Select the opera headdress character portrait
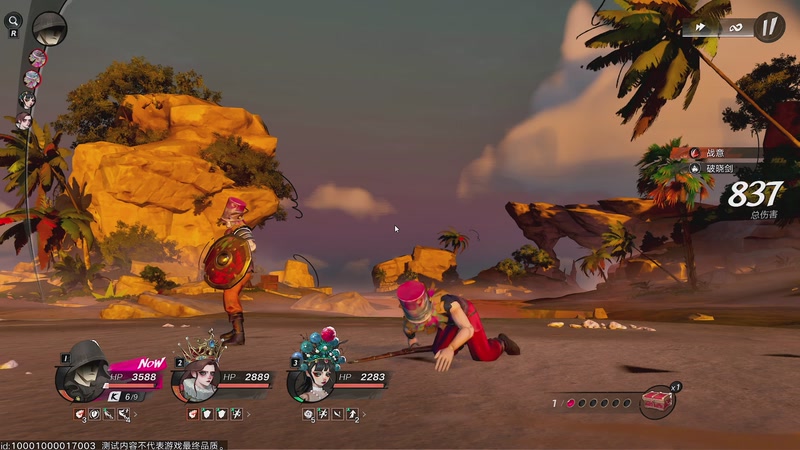Viewport: 800px width, 450px height. (x=313, y=378)
